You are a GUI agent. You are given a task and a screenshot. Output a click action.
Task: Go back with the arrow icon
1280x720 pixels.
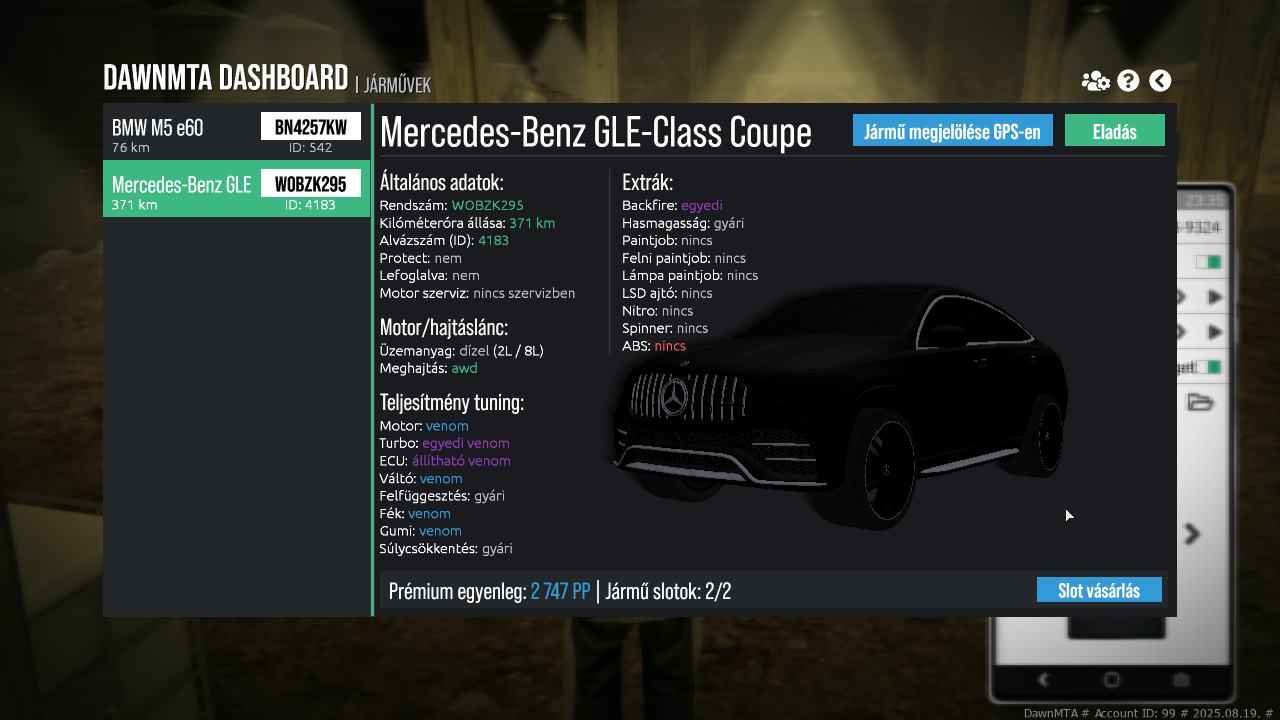[x=1160, y=81]
